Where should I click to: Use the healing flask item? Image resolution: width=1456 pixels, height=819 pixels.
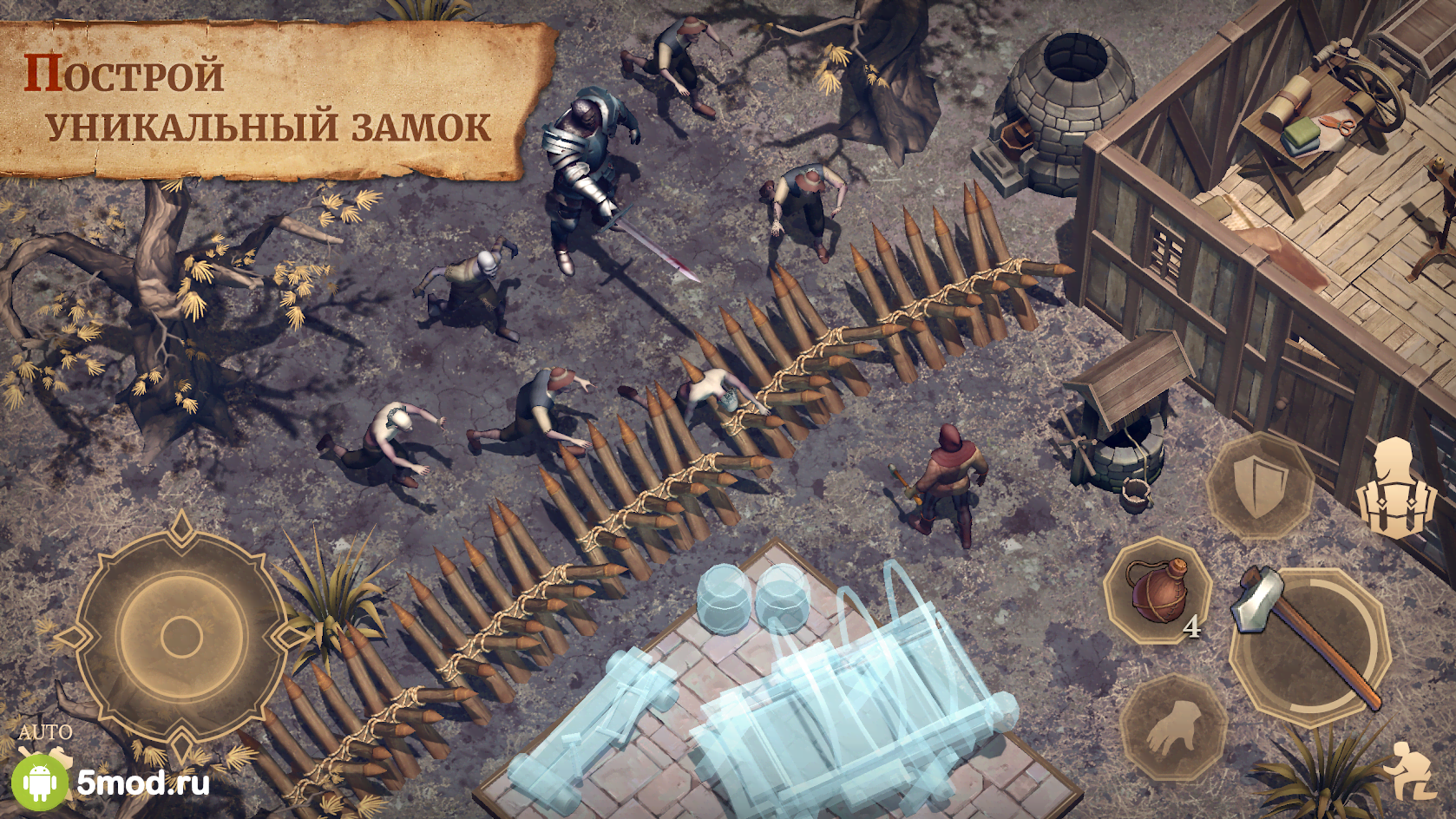click(1157, 591)
